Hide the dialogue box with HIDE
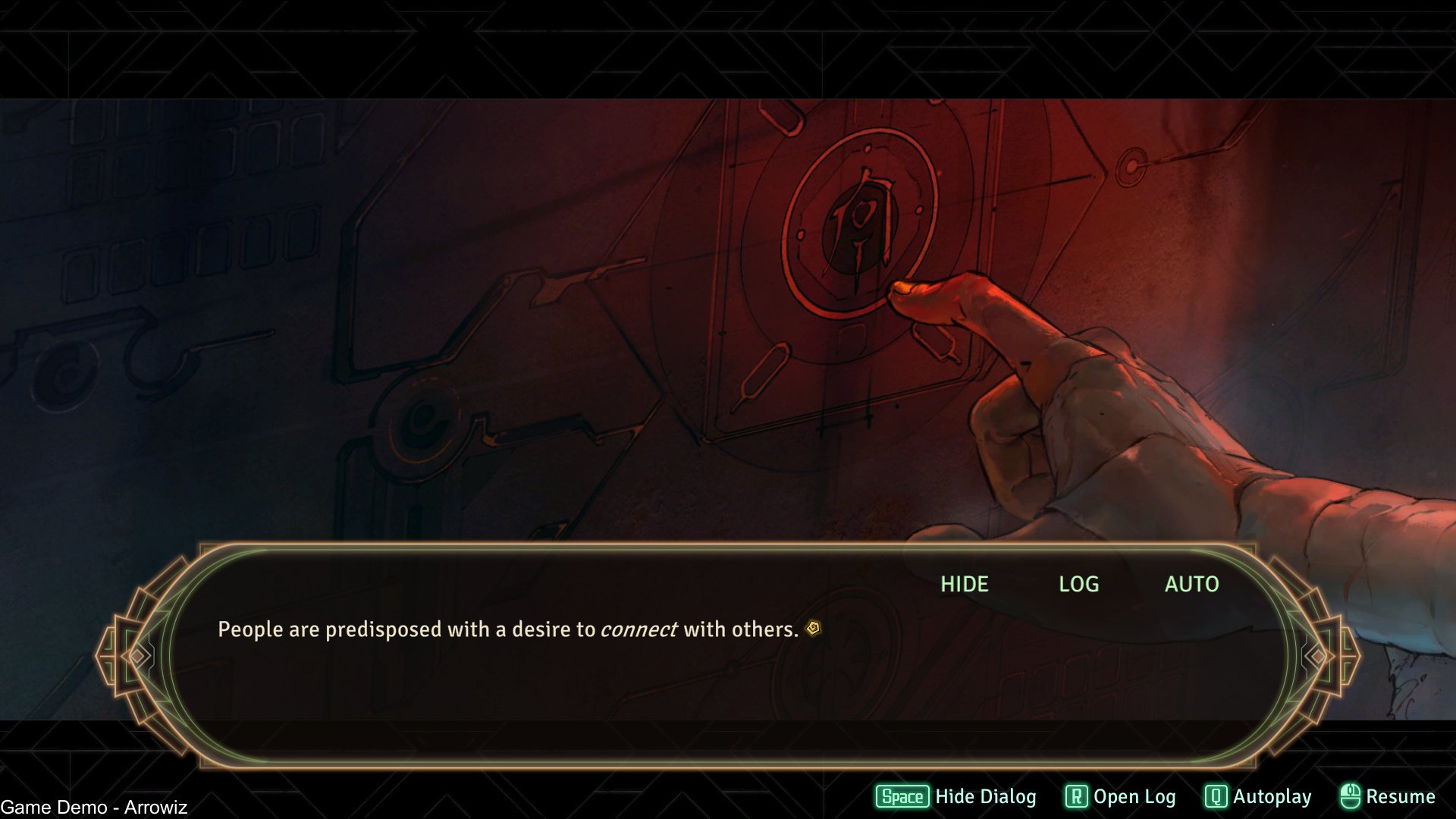The width and height of the screenshot is (1456, 819). pyautogui.click(x=964, y=584)
